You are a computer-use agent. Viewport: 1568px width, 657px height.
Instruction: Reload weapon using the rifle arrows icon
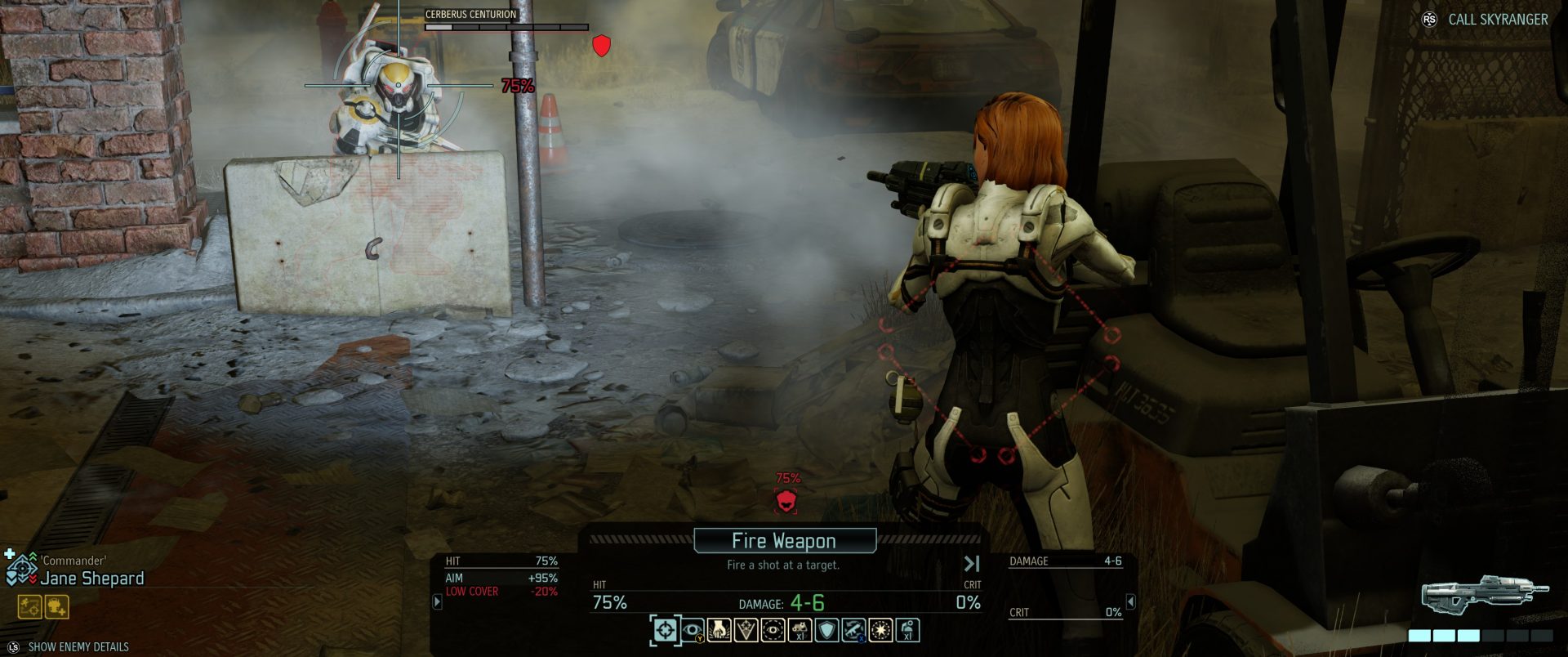pos(853,630)
